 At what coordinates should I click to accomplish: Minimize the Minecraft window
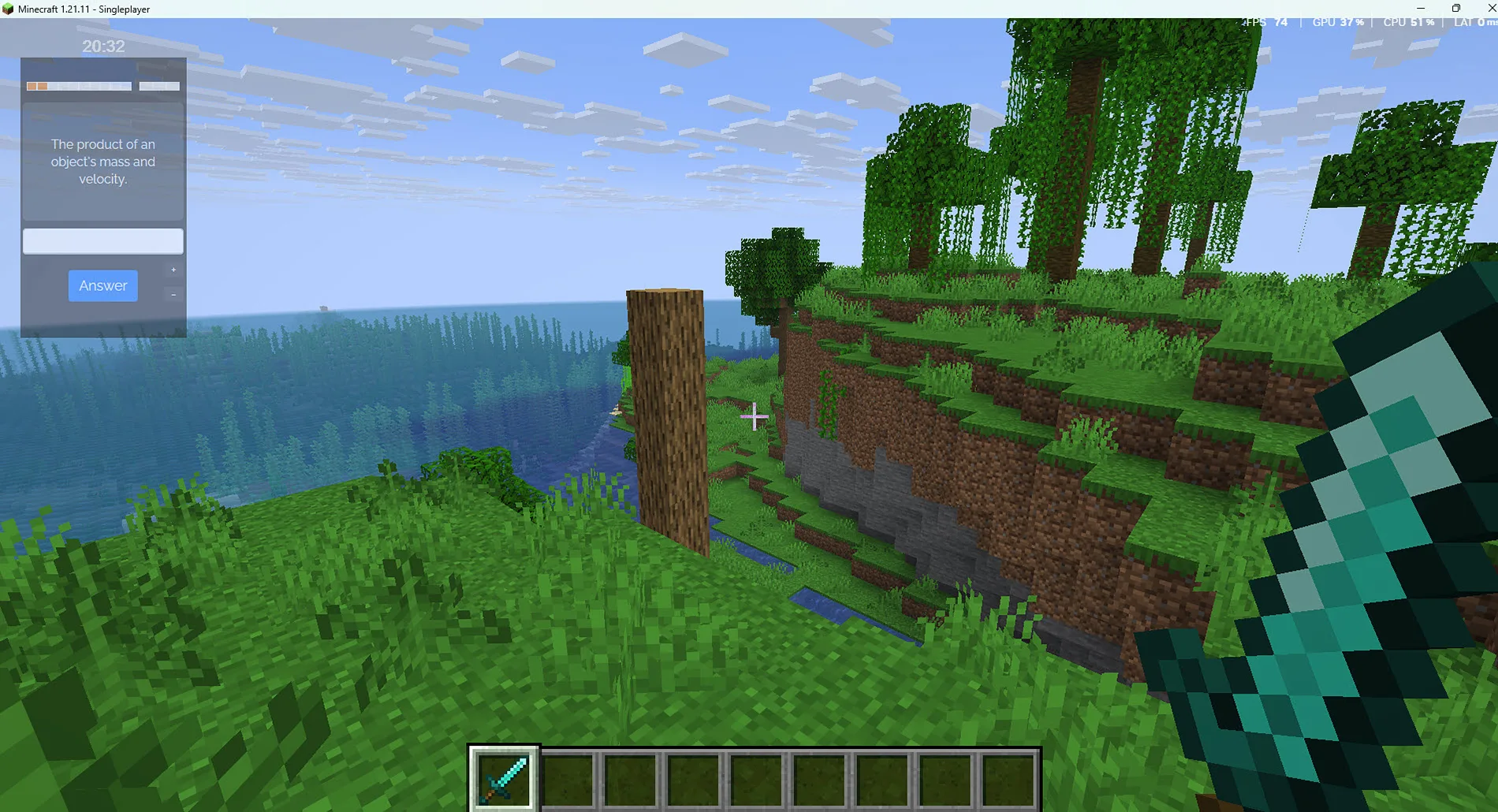pos(1421,9)
